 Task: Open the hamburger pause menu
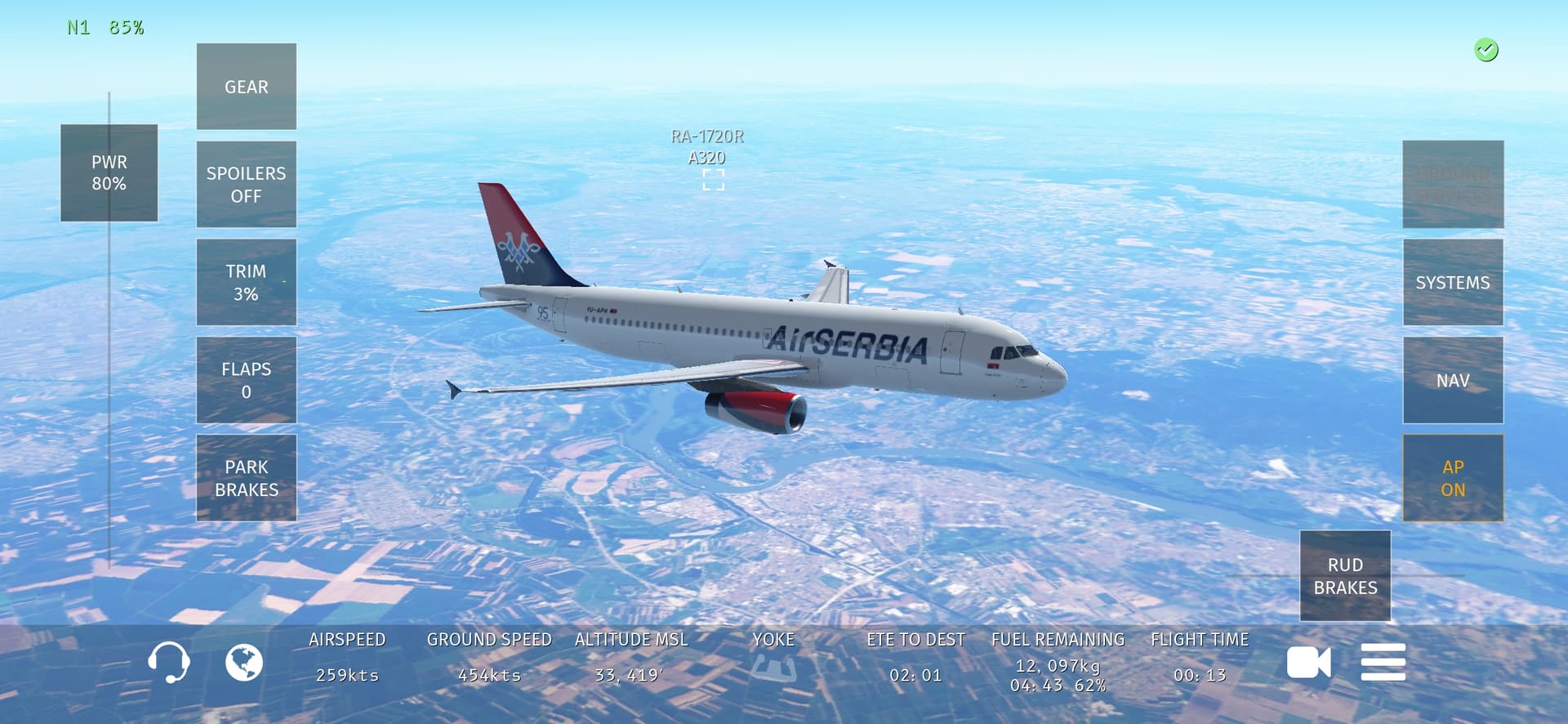[x=1383, y=662]
